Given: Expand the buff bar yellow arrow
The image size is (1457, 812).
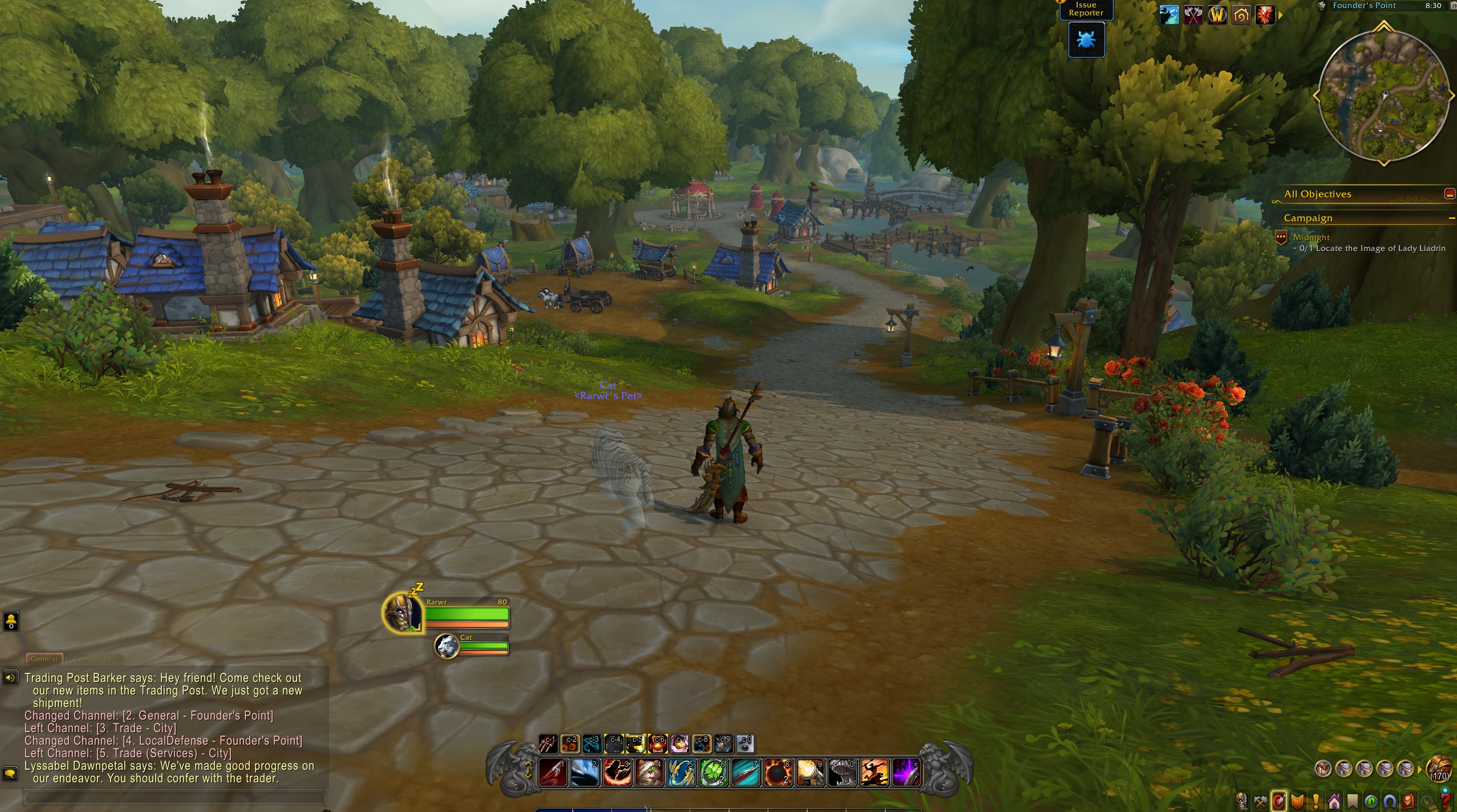Looking at the screenshot, I should point(1280,16).
